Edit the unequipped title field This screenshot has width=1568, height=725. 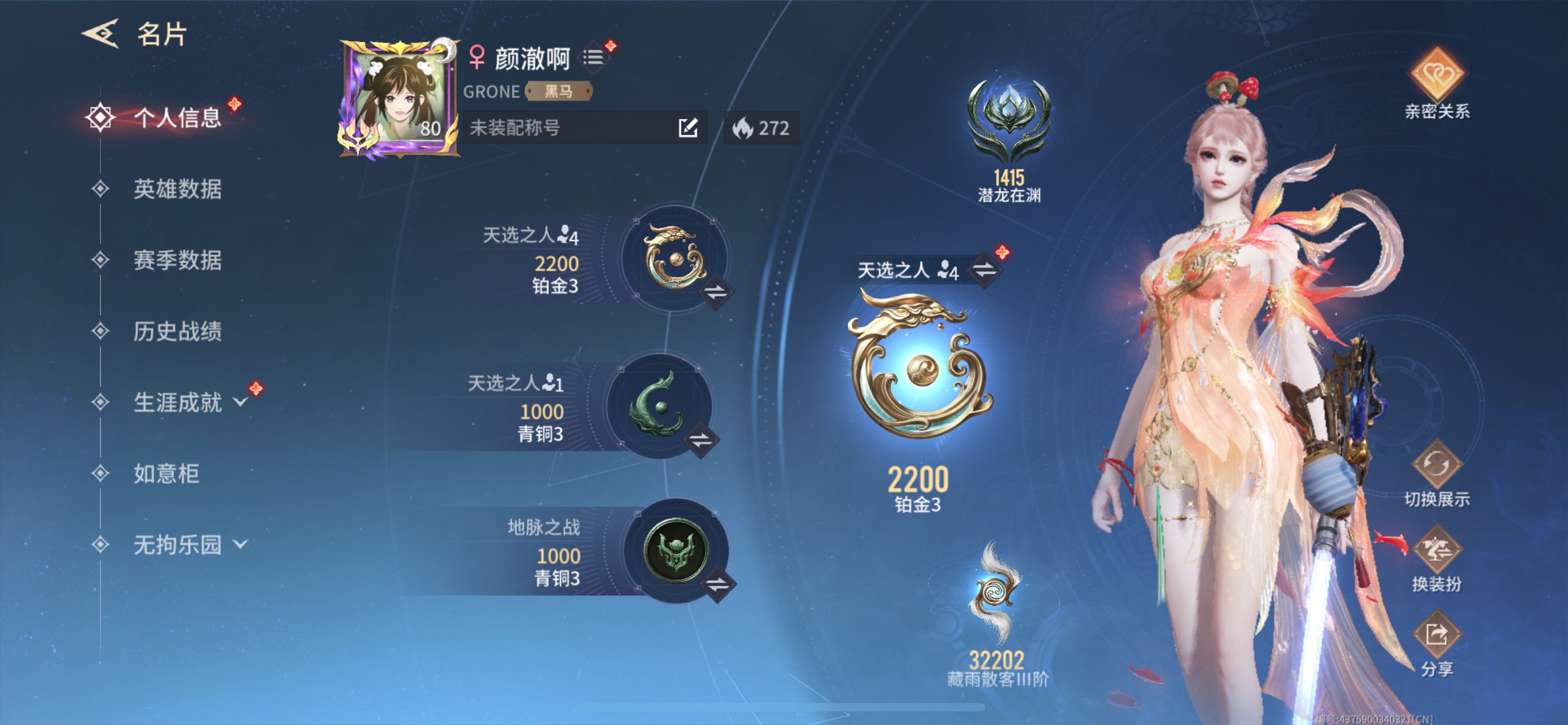[x=688, y=128]
